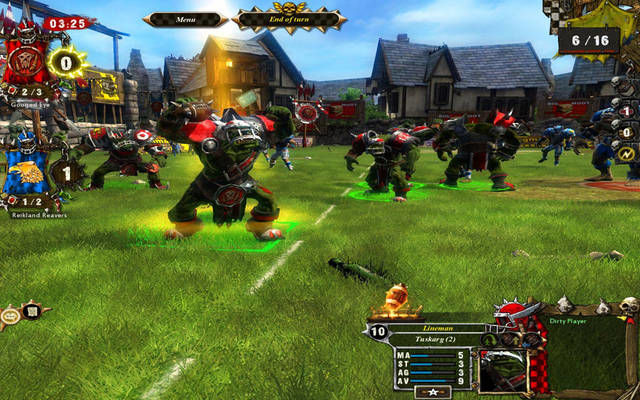Click the left-edge round icon buttons
640x400 pixels.
[20, 314]
